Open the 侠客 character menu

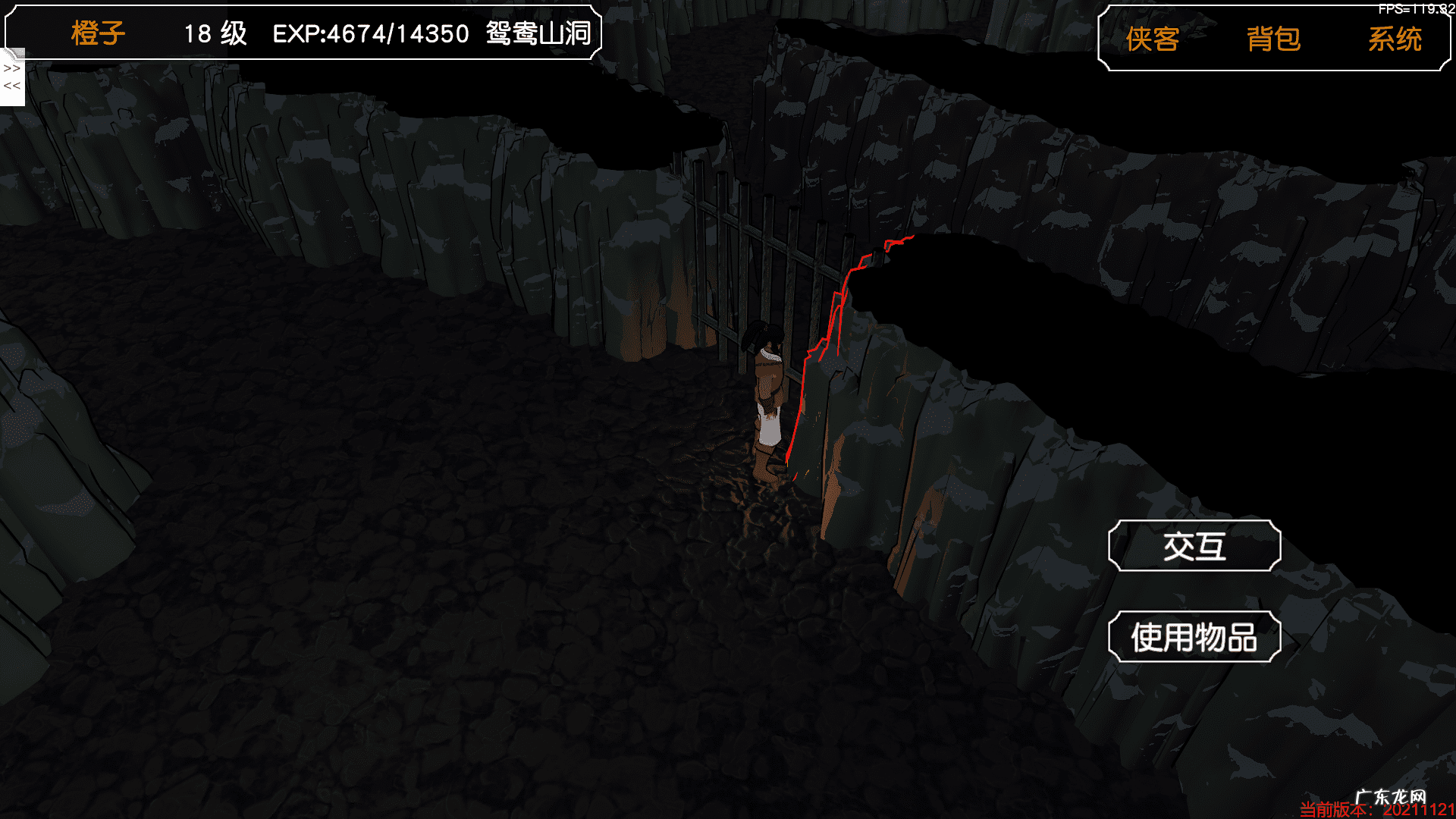1152,39
